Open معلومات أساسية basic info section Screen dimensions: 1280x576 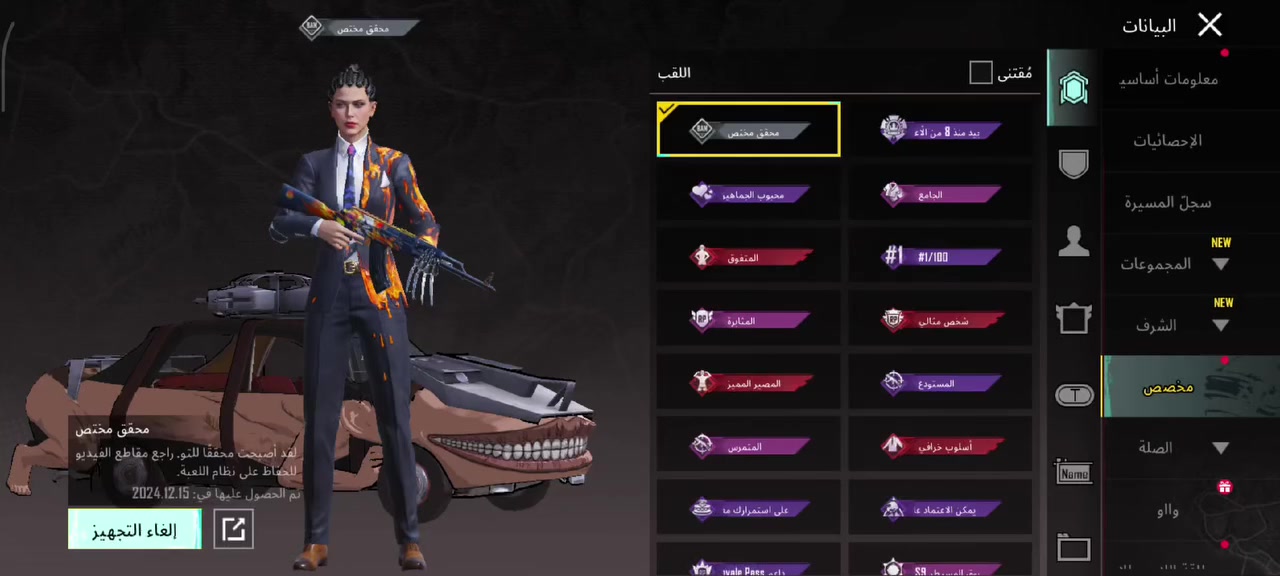pos(1168,79)
